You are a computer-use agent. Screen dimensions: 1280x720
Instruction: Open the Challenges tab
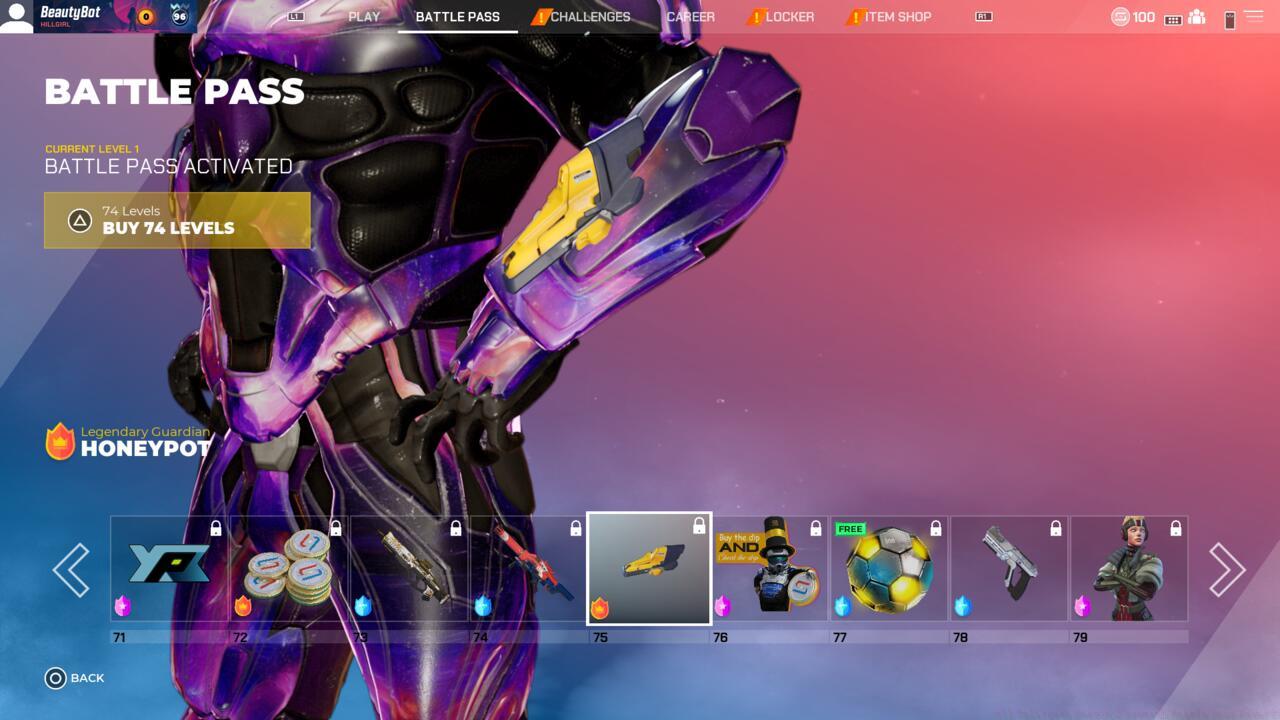point(589,17)
